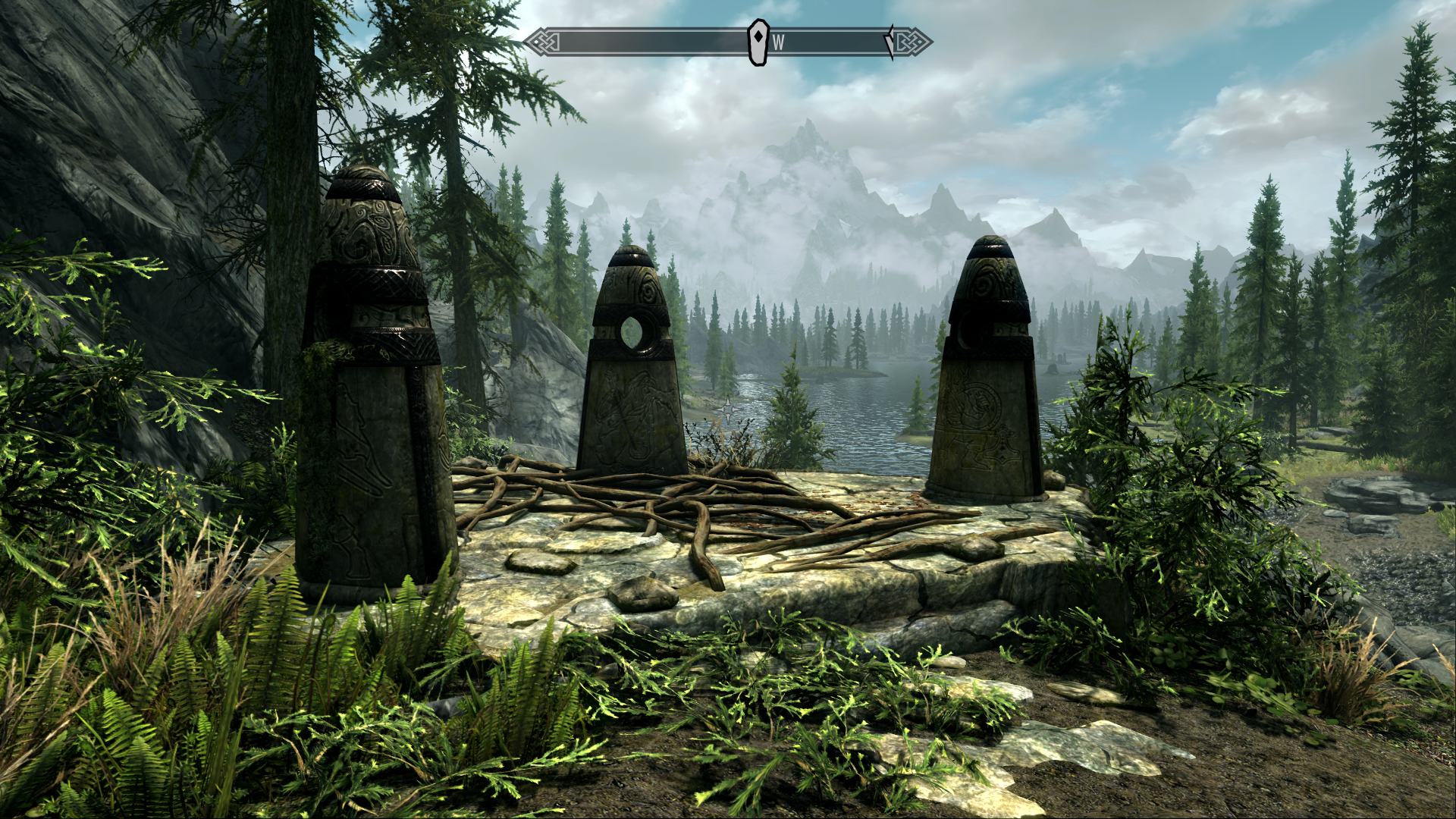This screenshot has width=1456, height=819.
Task: Click the standing stone marker on the compass
Action: click(x=758, y=42)
